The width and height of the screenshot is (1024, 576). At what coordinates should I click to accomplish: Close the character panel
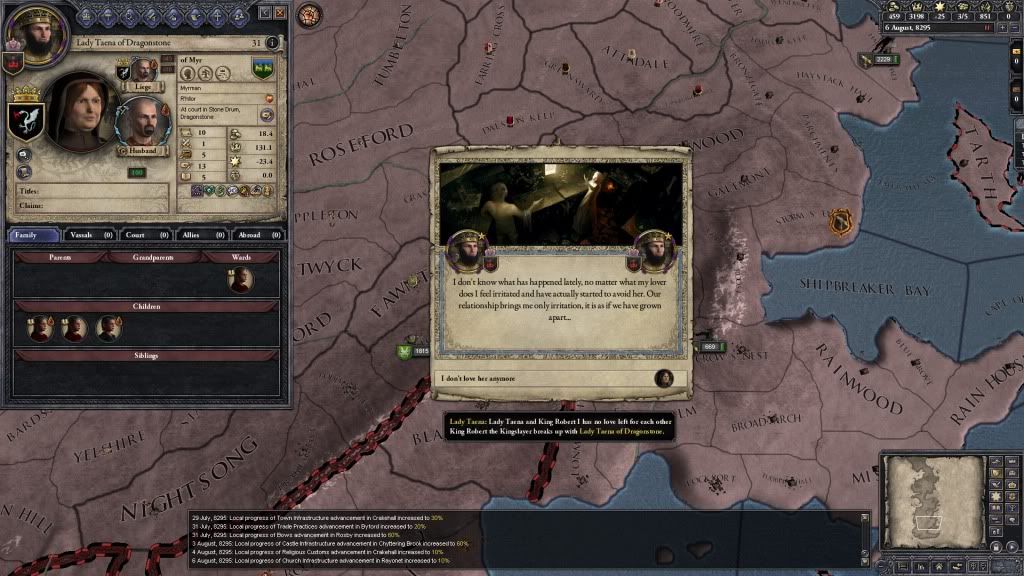280,13
